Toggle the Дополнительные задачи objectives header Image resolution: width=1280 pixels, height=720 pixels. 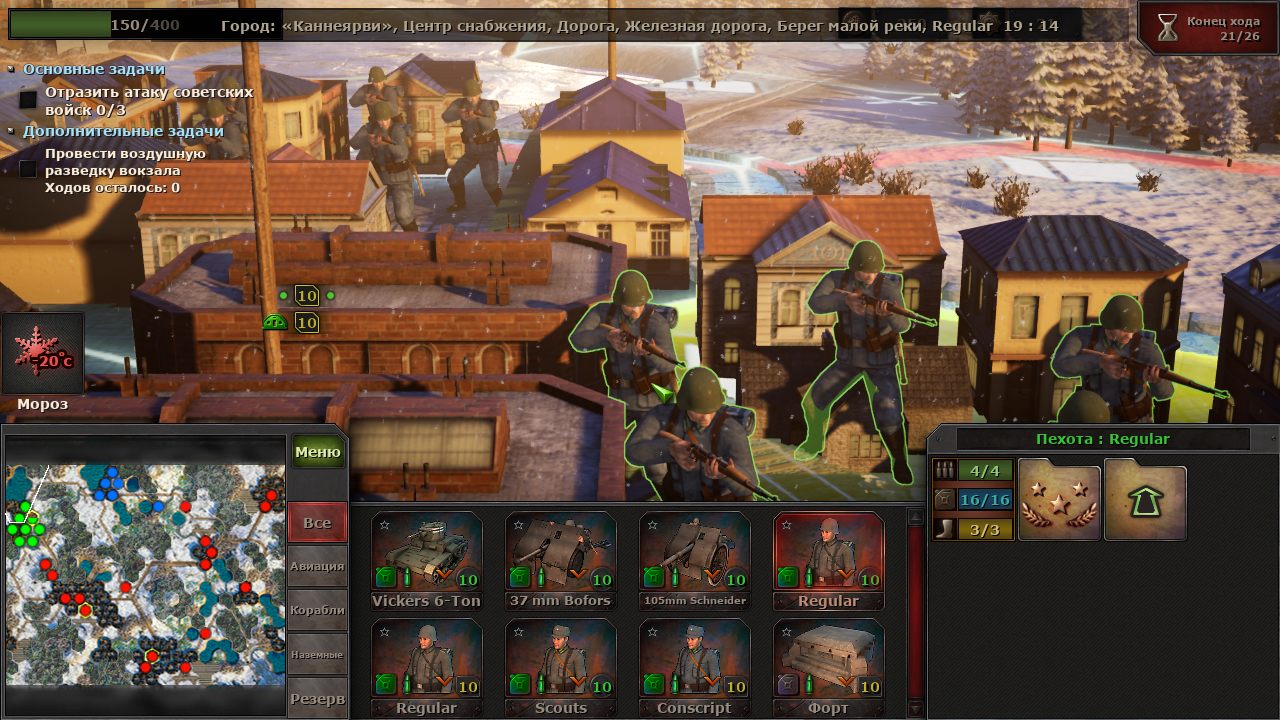tap(123, 131)
